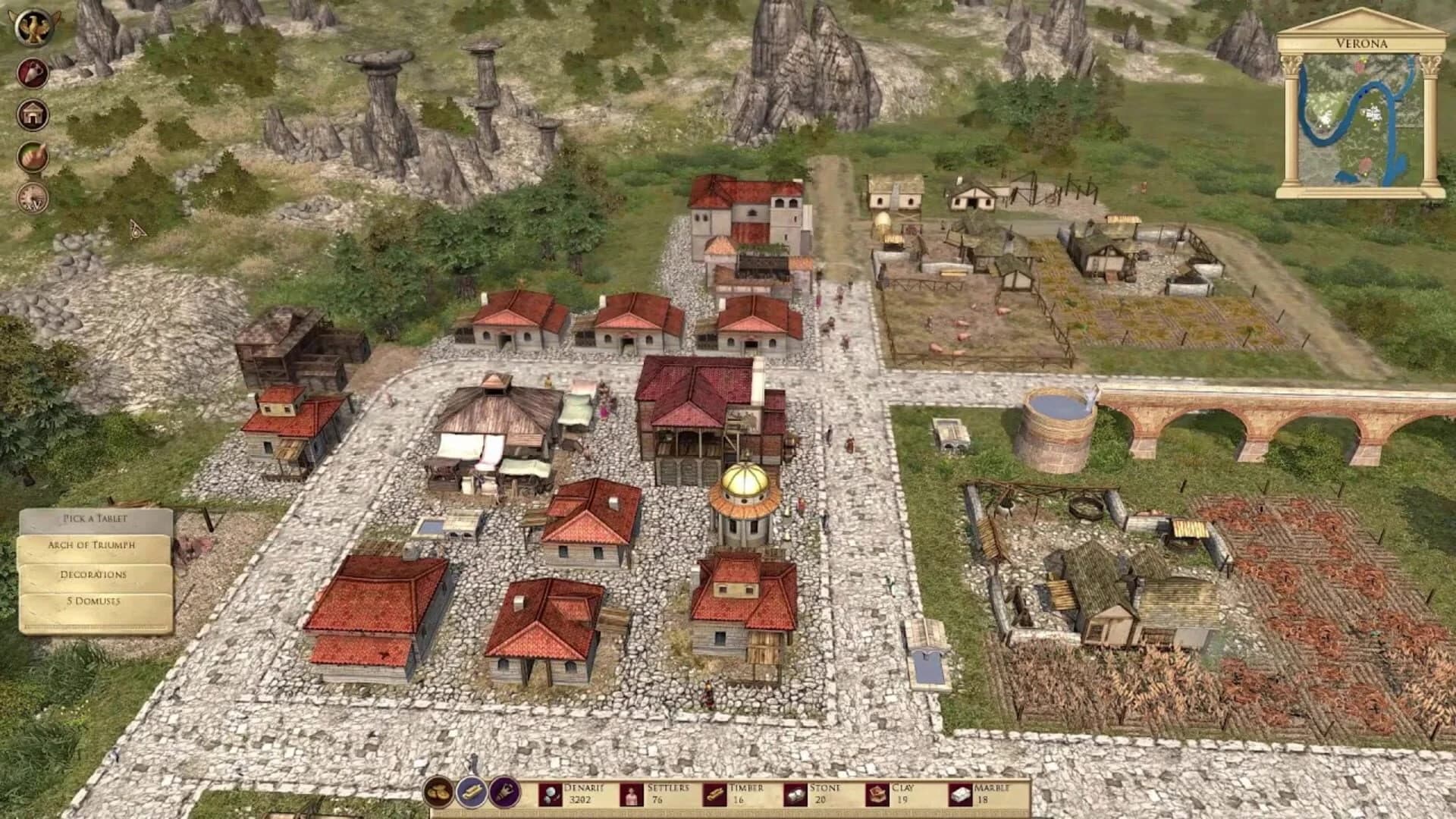1456x819 pixels.
Task: Open the temple building construction icon
Action: [x=32, y=114]
